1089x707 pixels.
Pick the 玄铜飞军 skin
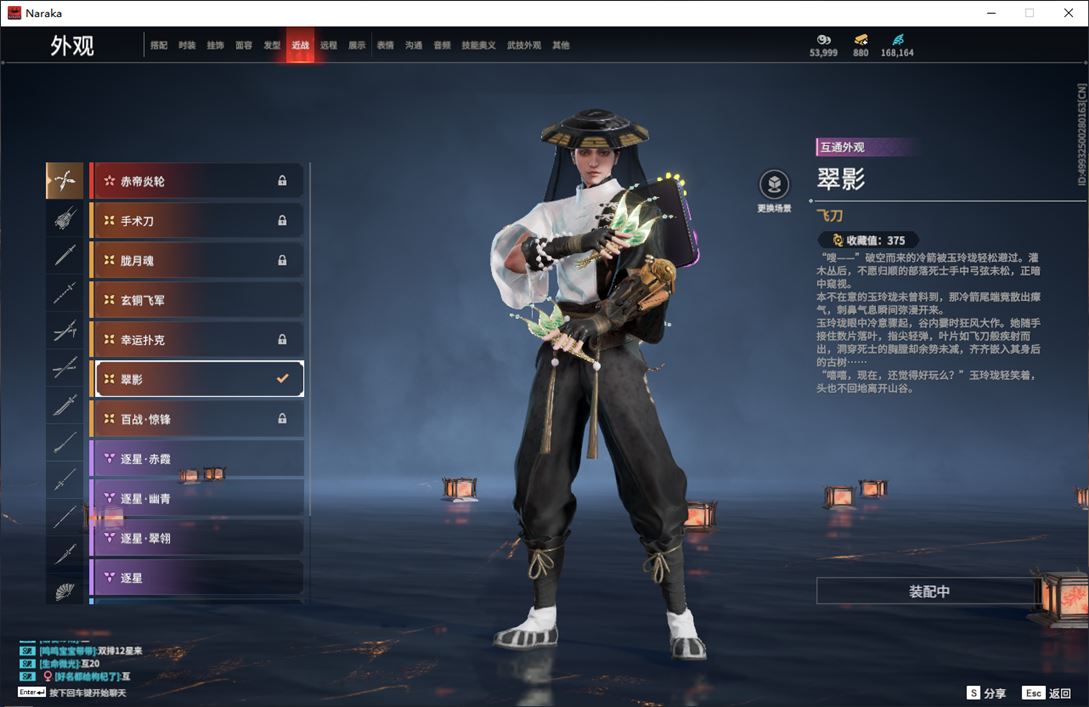coord(197,300)
